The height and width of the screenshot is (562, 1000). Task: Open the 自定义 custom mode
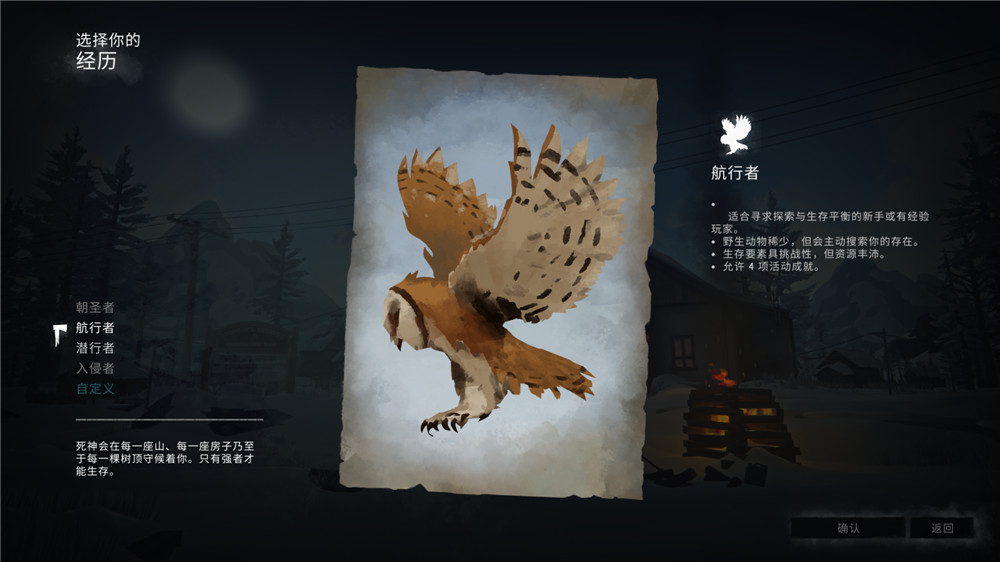click(95, 388)
